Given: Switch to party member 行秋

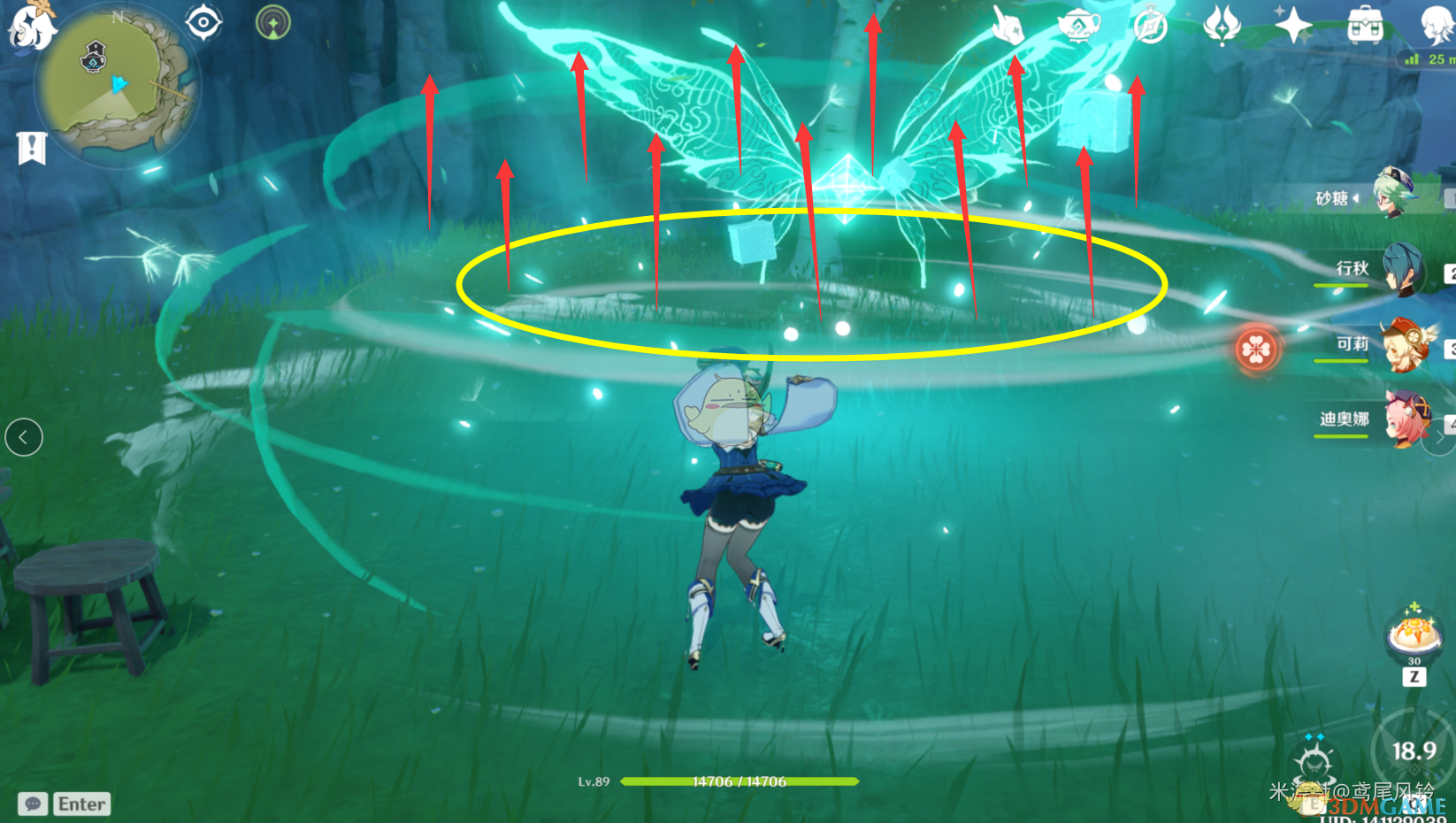Looking at the screenshot, I should 1402,270.
